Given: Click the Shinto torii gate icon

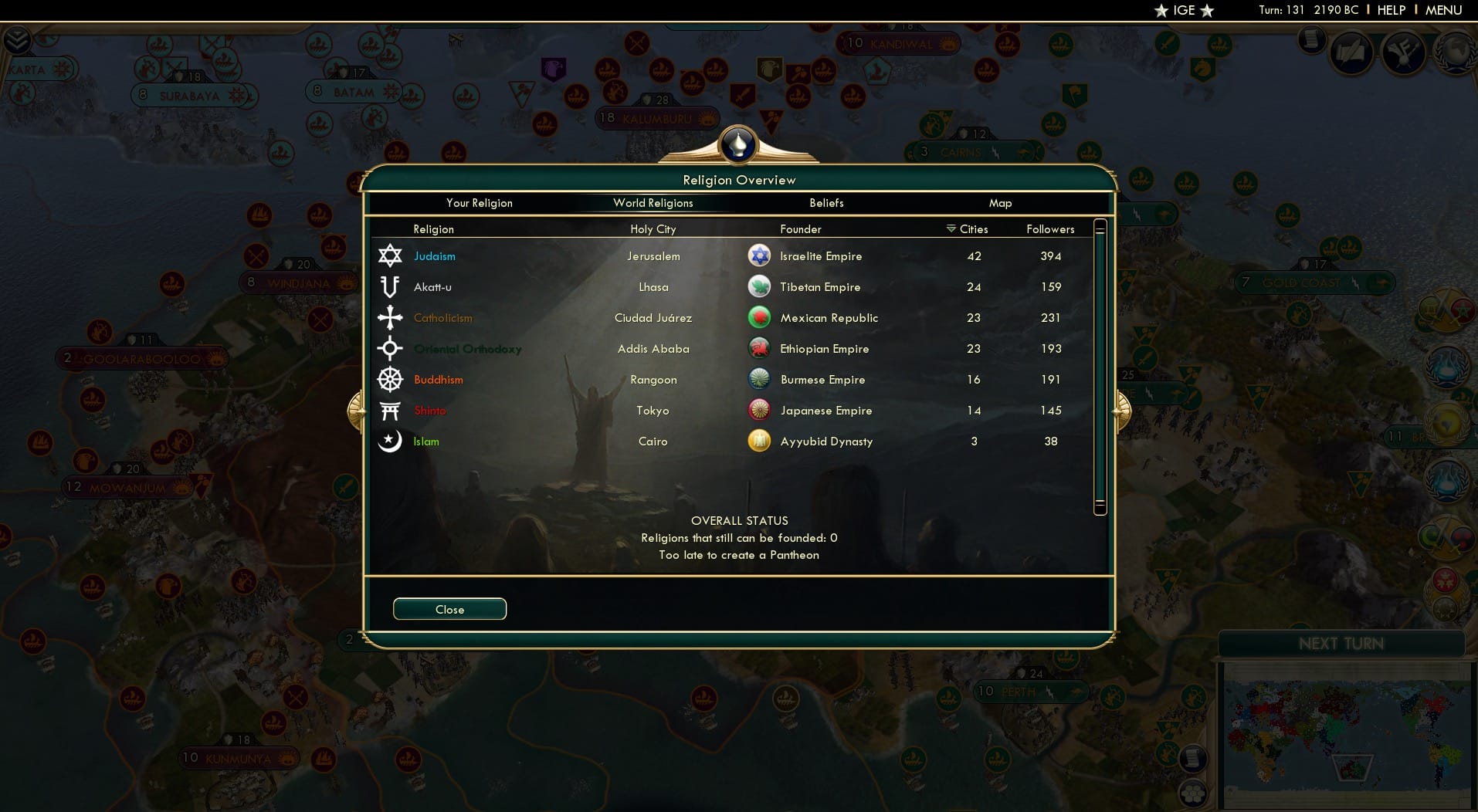Looking at the screenshot, I should (391, 410).
